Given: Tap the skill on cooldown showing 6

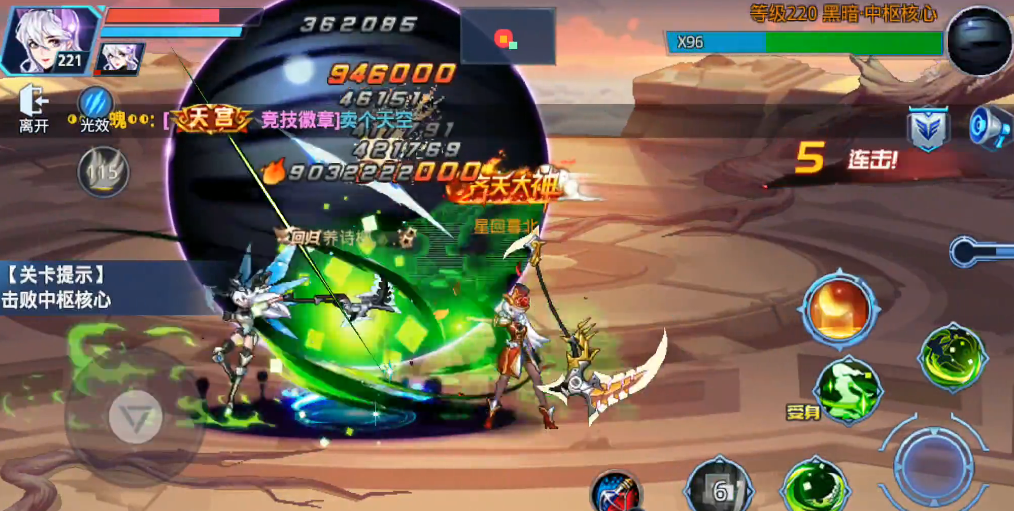Looking at the screenshot, I should (x=718, y=487).
